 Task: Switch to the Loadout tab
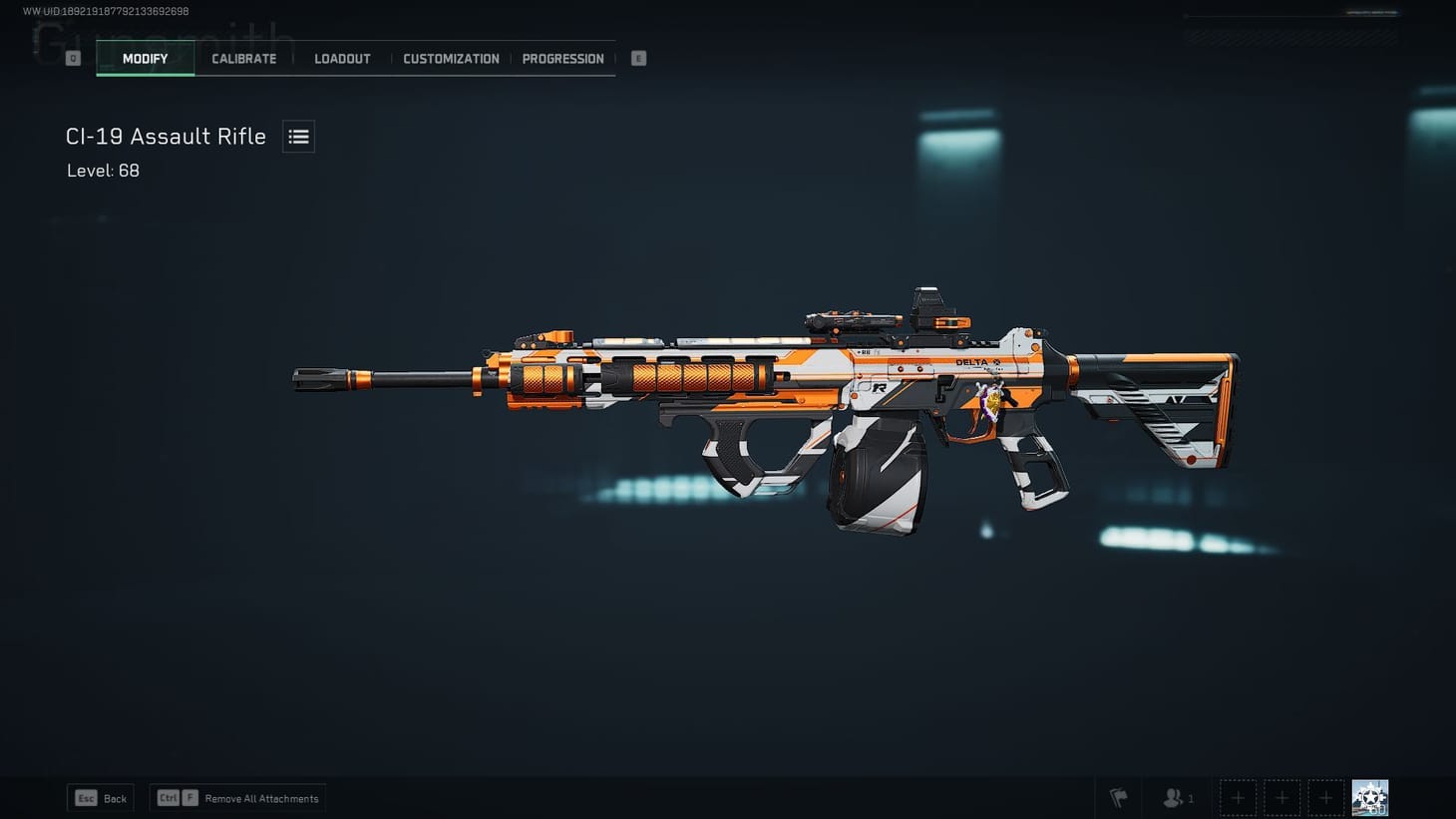tap(342, 58)
